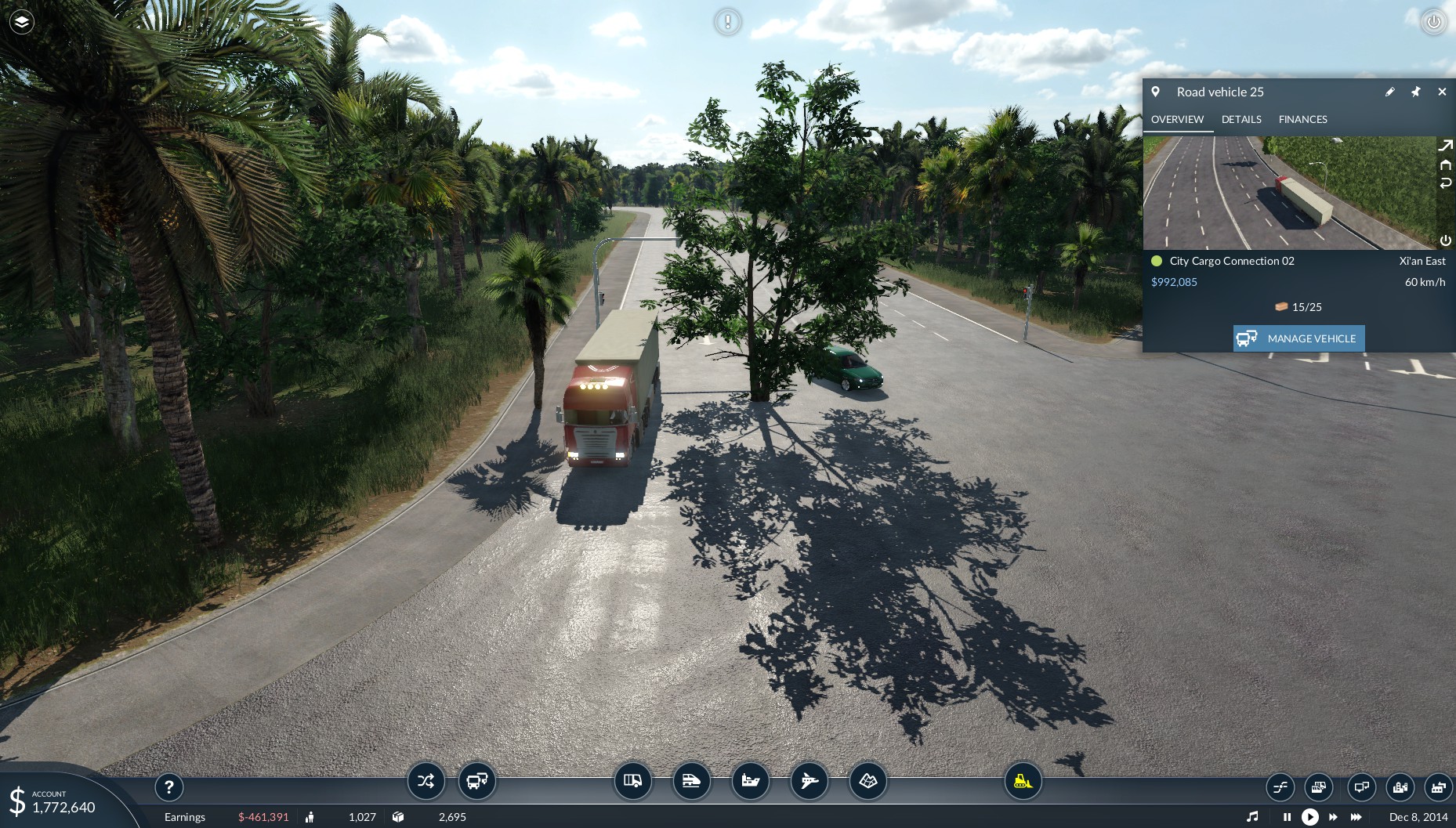1456x828 pixels.
Task: Click the Manage Vehicle button
Action: [1298, 338]
